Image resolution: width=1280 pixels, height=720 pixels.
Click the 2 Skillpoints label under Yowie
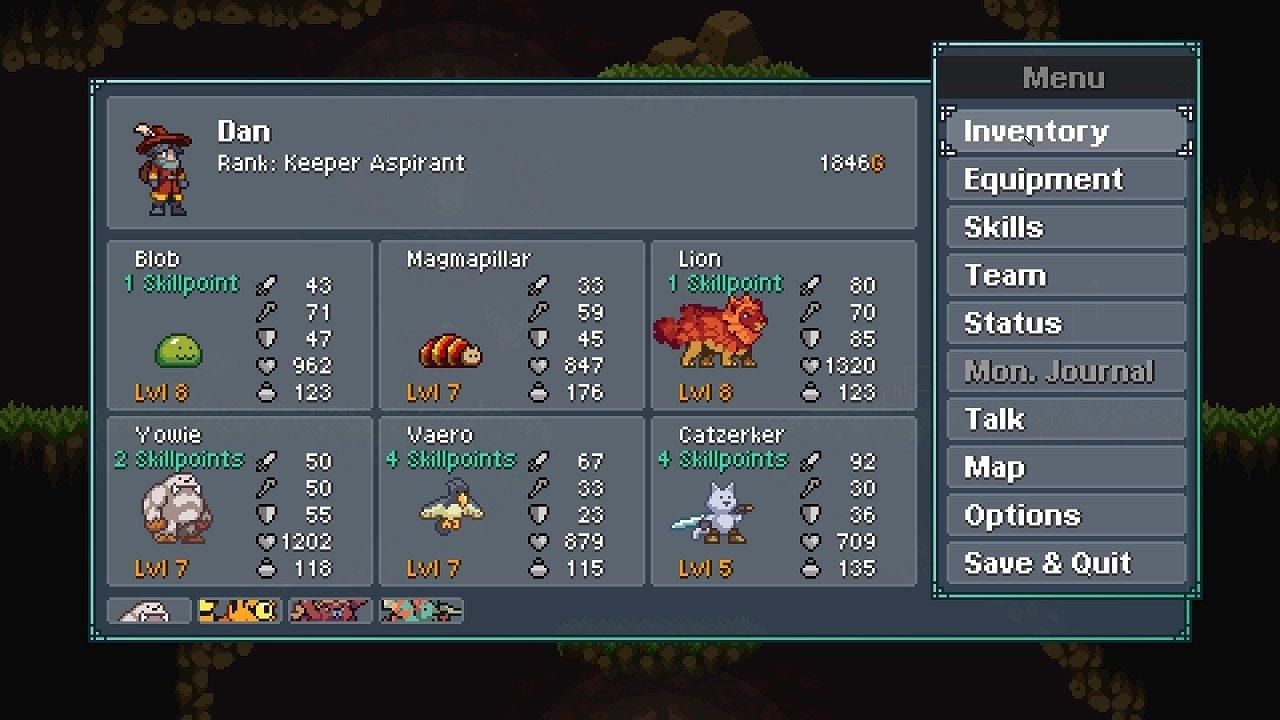tap(184, 459)
